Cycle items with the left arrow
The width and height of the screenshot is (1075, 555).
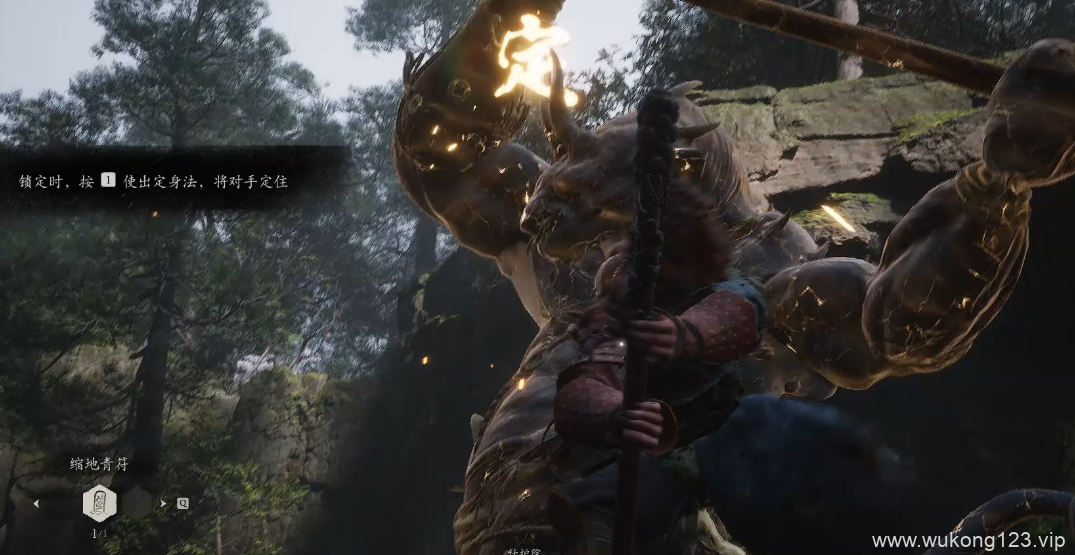click(37, 503)
